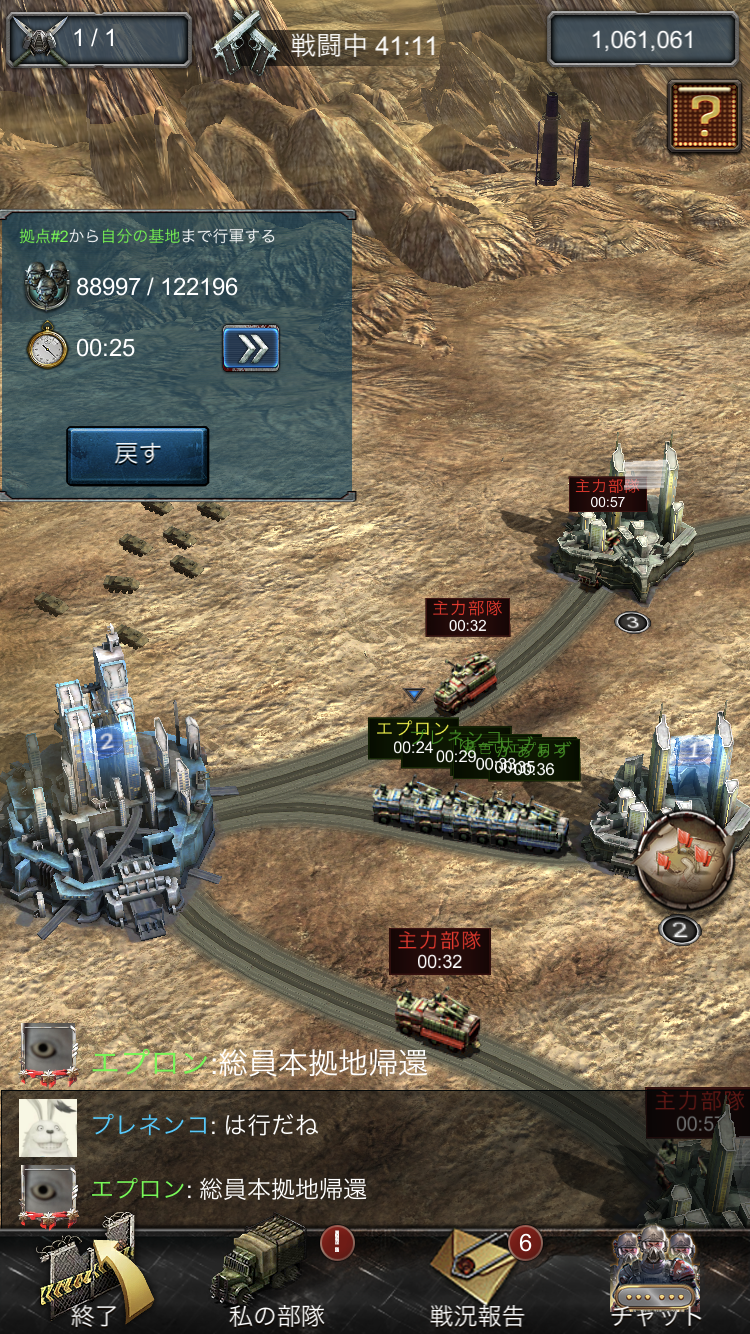750x1334 pixels.
Task: Tap the 戻す return button
Action: click(x=137, y=455)
